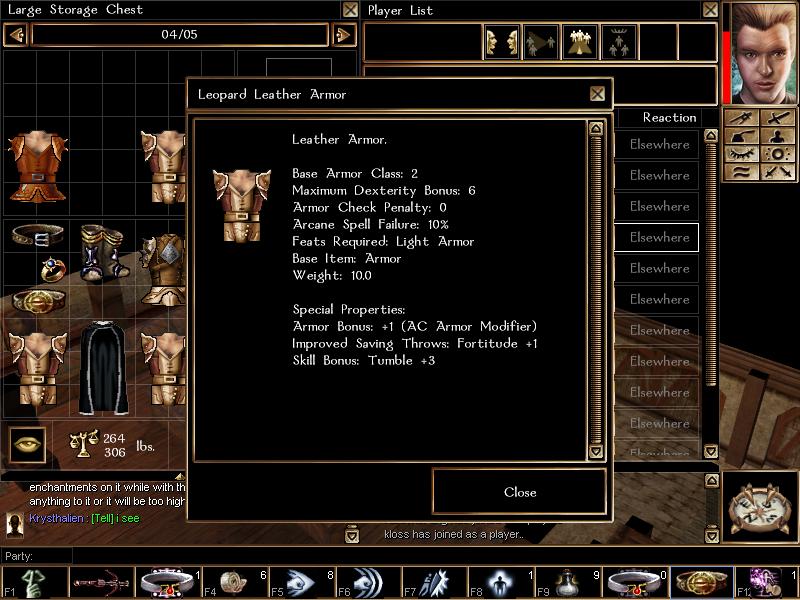
Task: Select the highlighted Elsewhere player row
Action: click(658, 237)
